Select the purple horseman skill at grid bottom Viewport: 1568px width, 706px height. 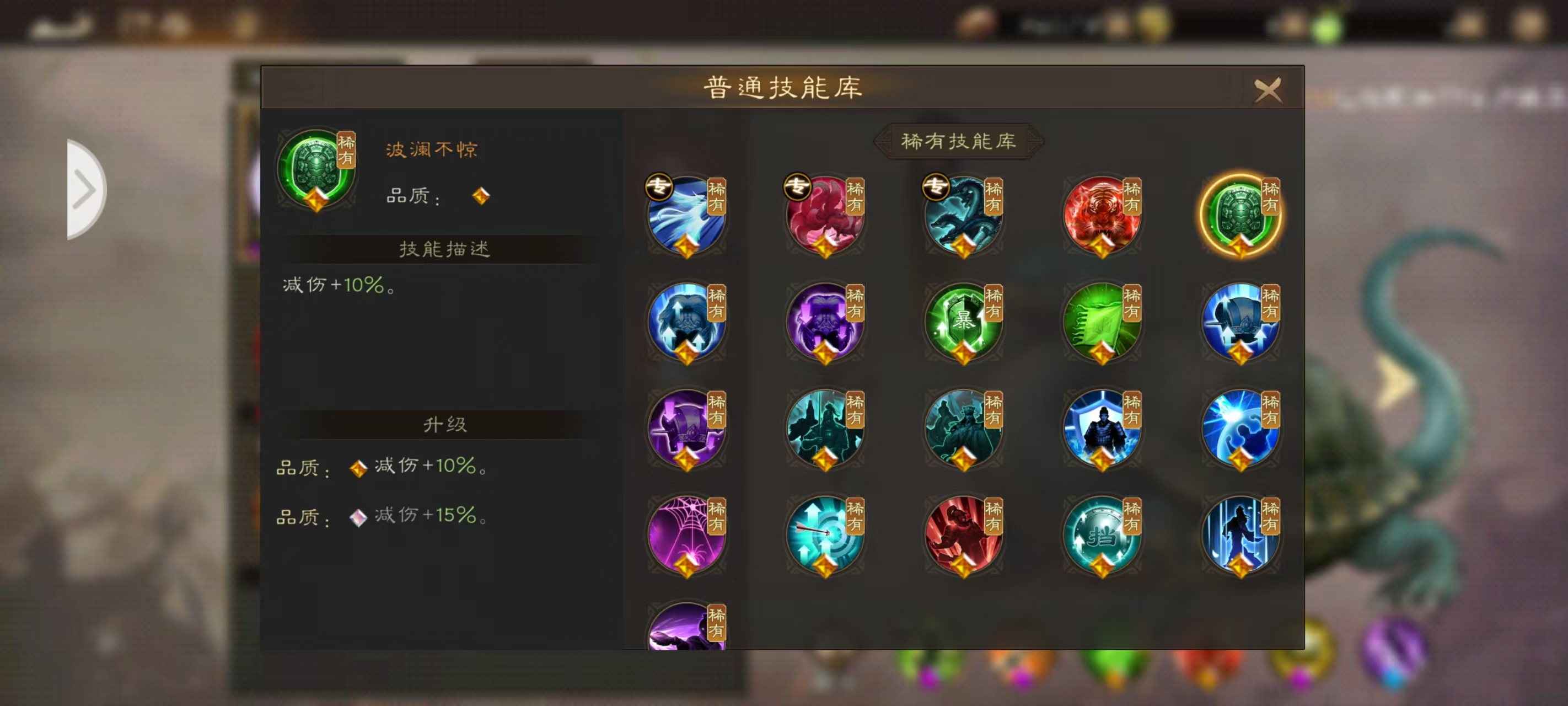click(686, 628)
